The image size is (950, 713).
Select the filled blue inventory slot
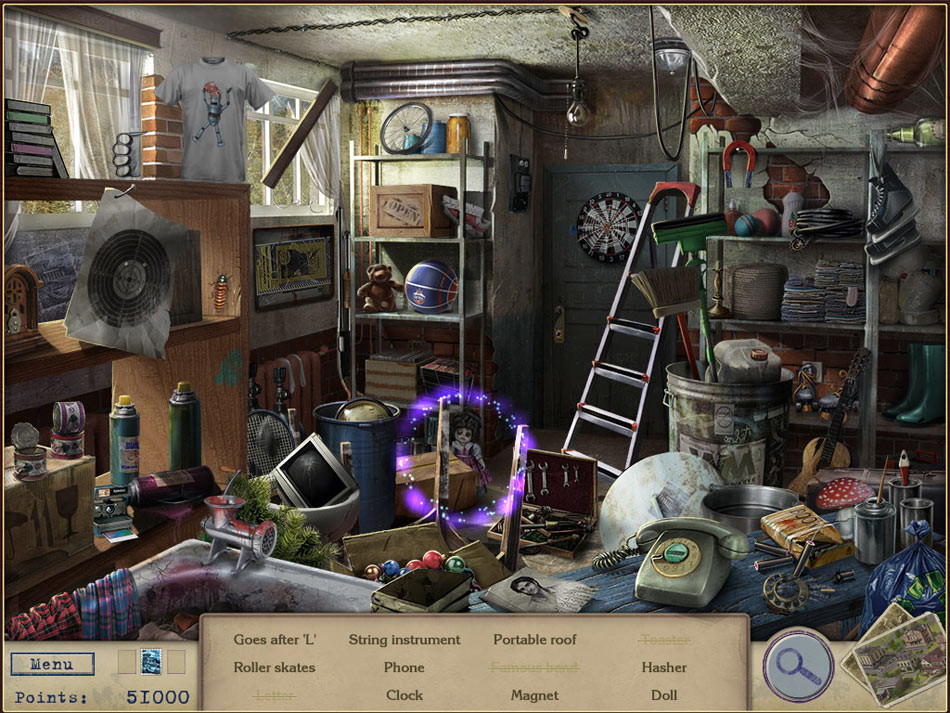pos(151,662)
